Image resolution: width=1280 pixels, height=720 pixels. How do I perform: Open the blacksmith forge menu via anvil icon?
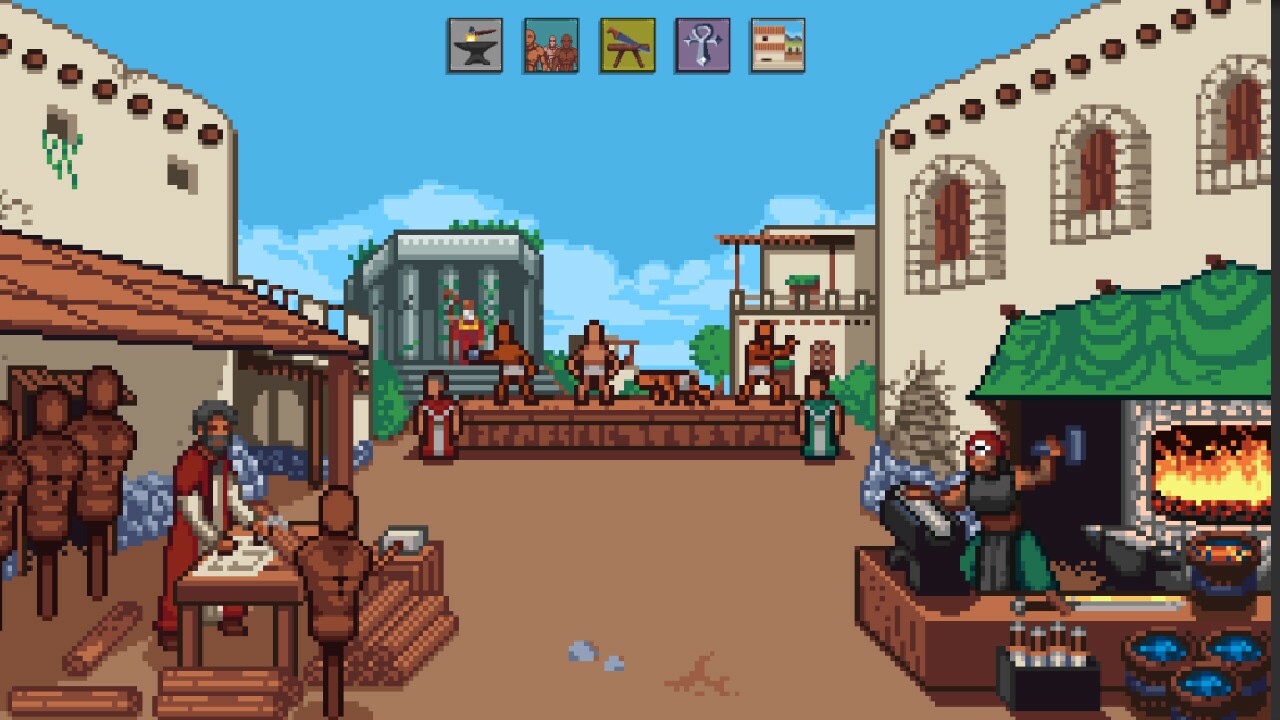(x=474, y=44)
